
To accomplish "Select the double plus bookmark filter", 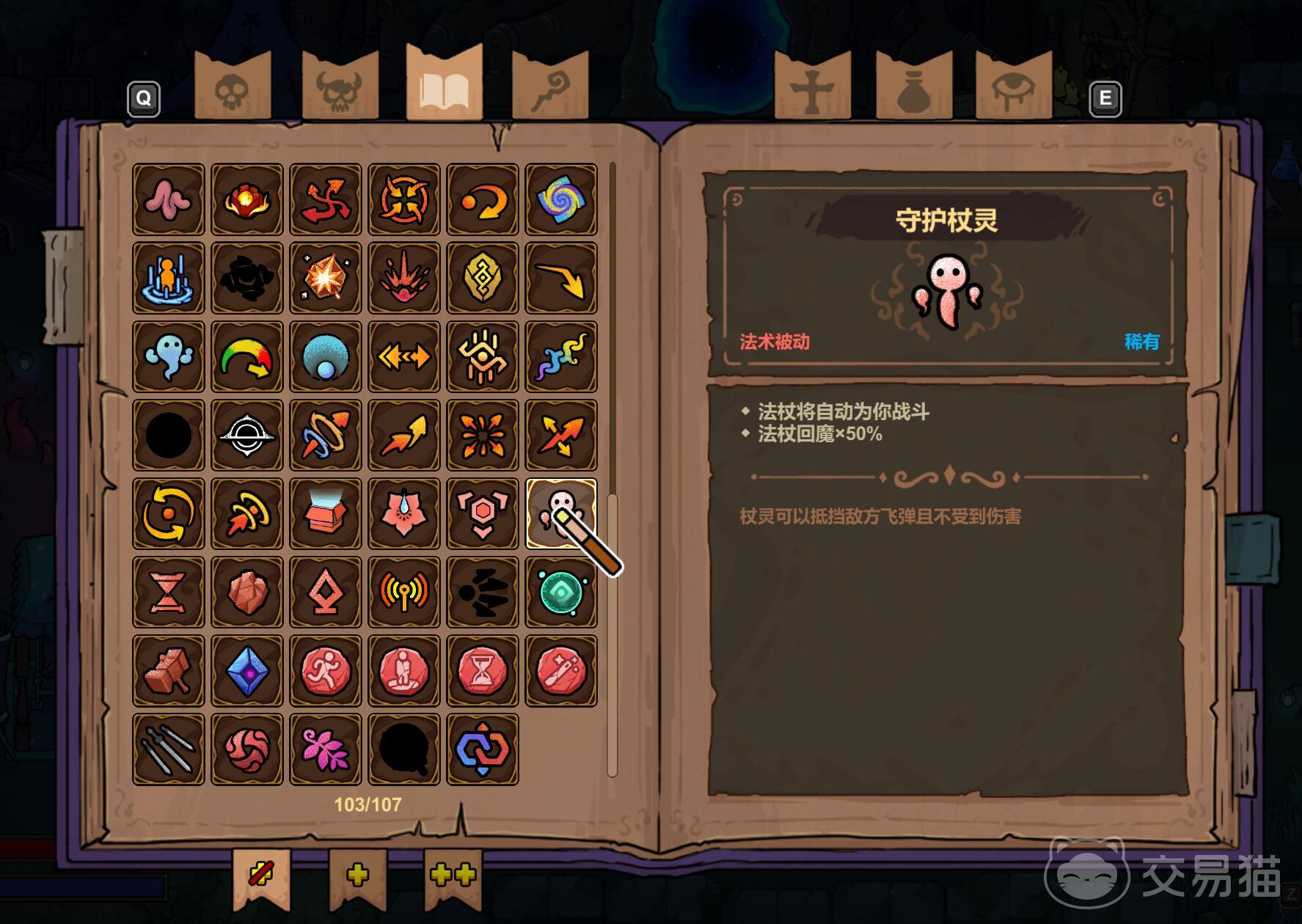I will (453, 876).
